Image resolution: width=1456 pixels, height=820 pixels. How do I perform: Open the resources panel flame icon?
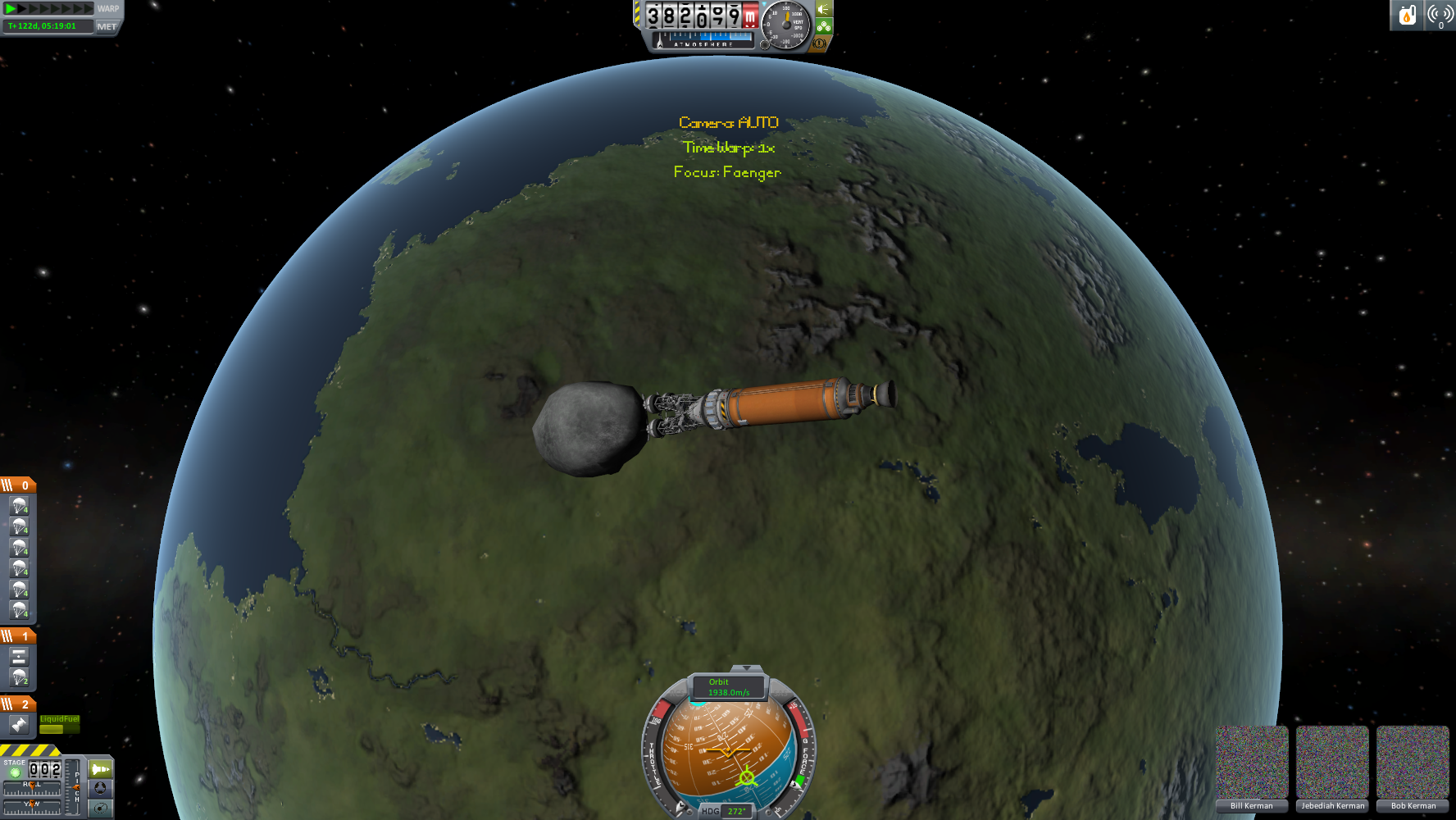[x=1407, y=15]
